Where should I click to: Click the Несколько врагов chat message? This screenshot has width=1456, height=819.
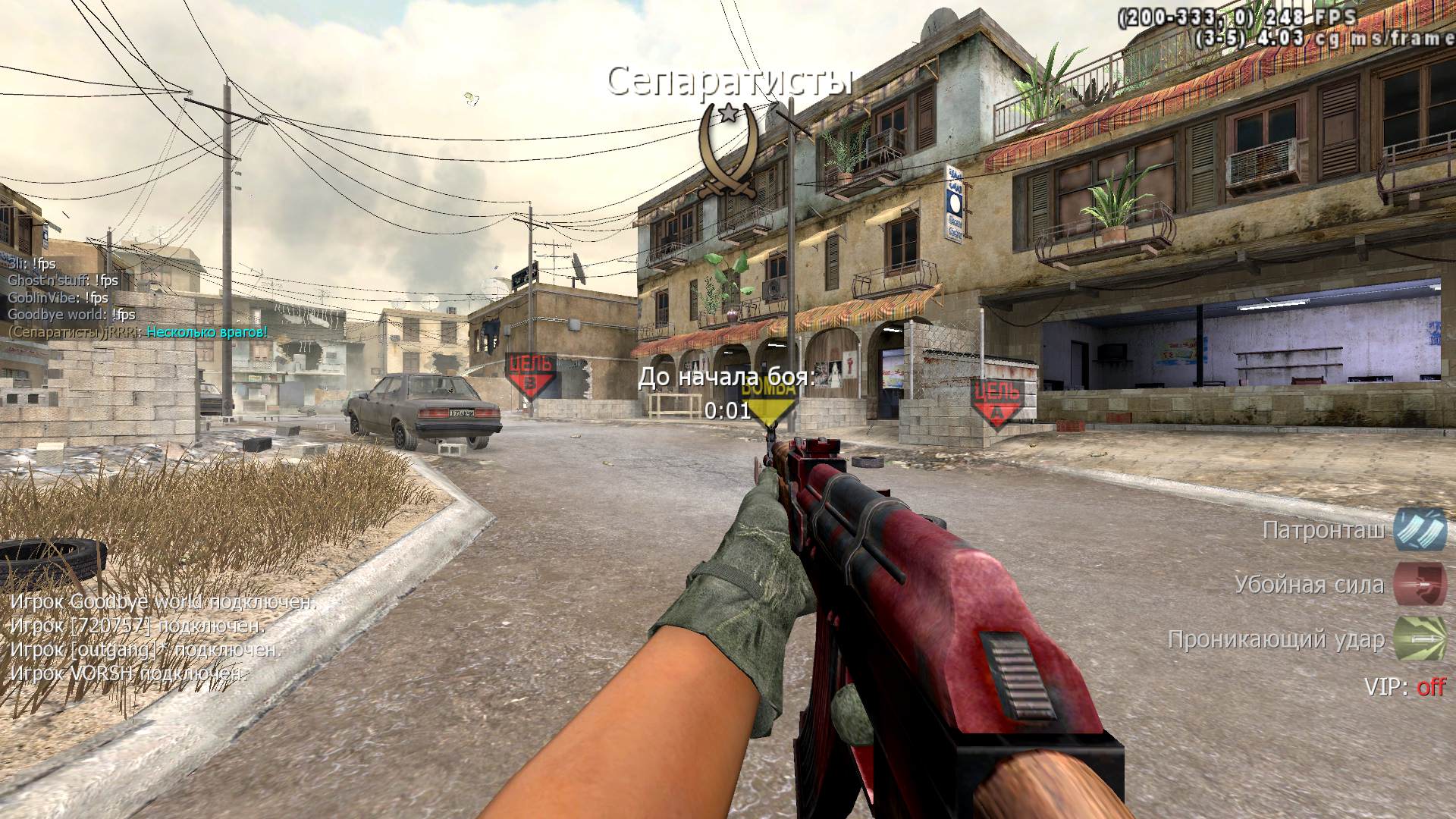[206, 331]
